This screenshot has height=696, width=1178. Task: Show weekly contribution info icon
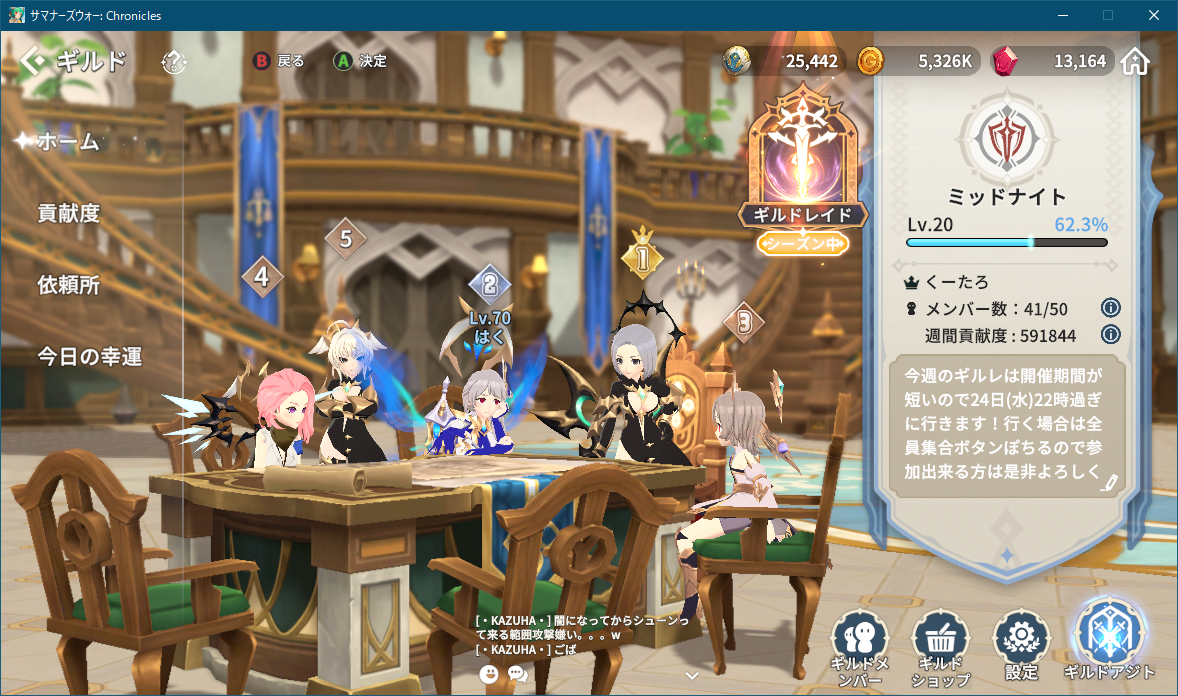[x=1110, y=335]
